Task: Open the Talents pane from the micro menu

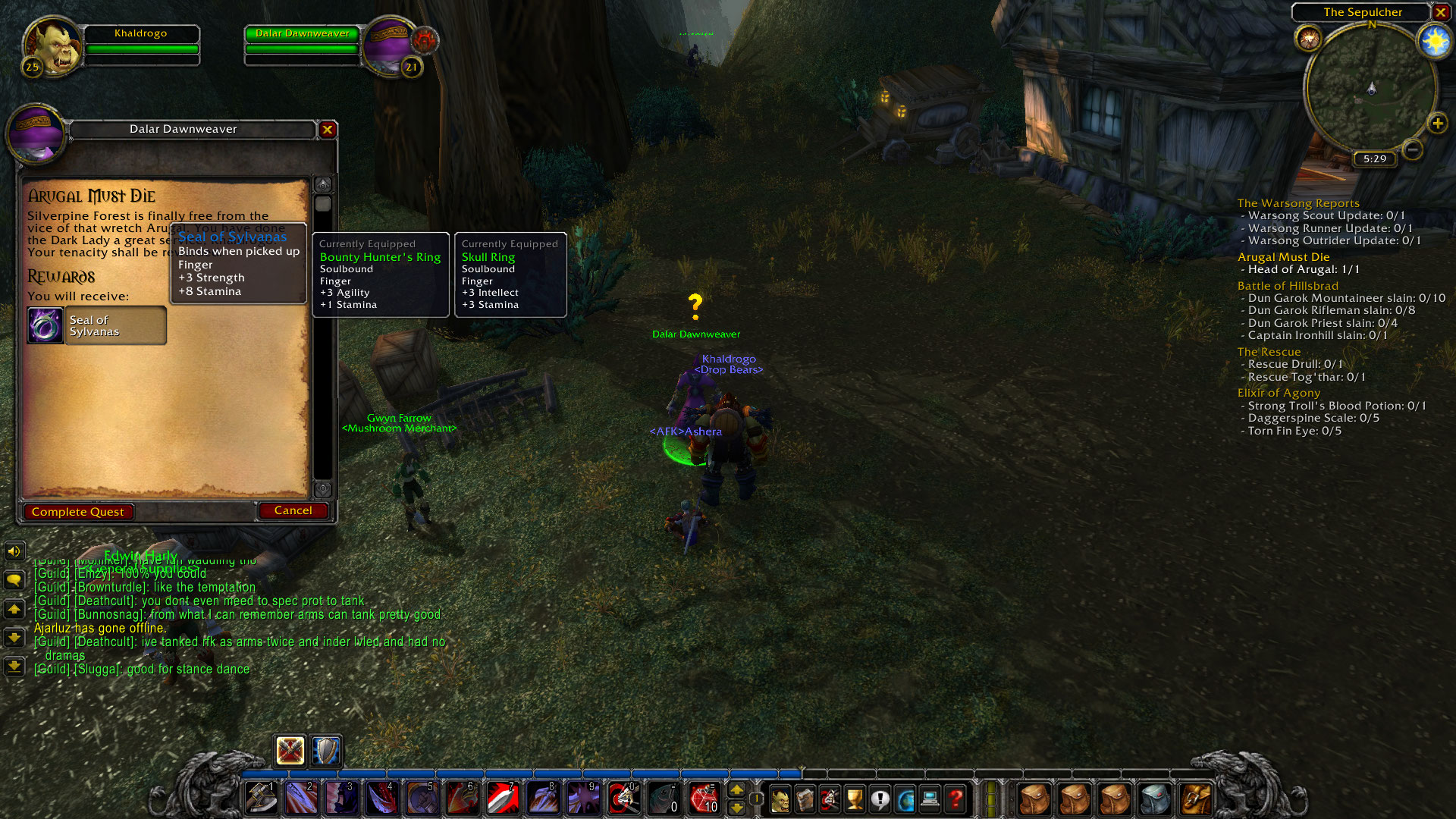Action: [830, 799]
